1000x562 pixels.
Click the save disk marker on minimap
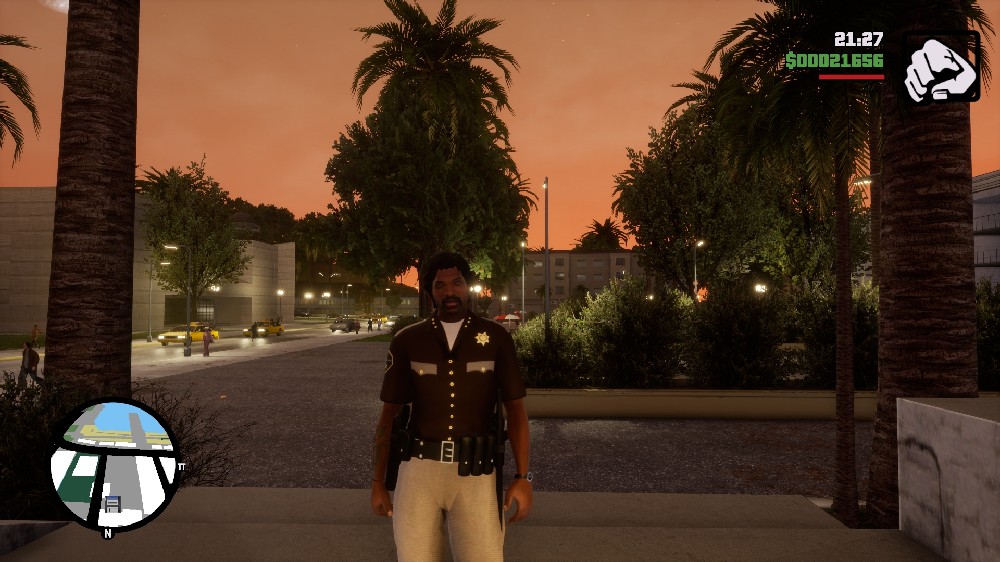pos(112,504)
